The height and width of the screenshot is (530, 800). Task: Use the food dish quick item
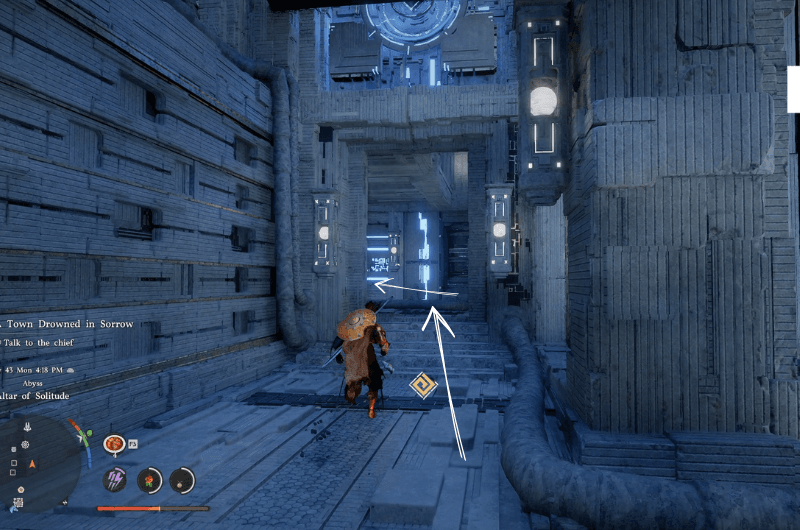coord(114,442)
